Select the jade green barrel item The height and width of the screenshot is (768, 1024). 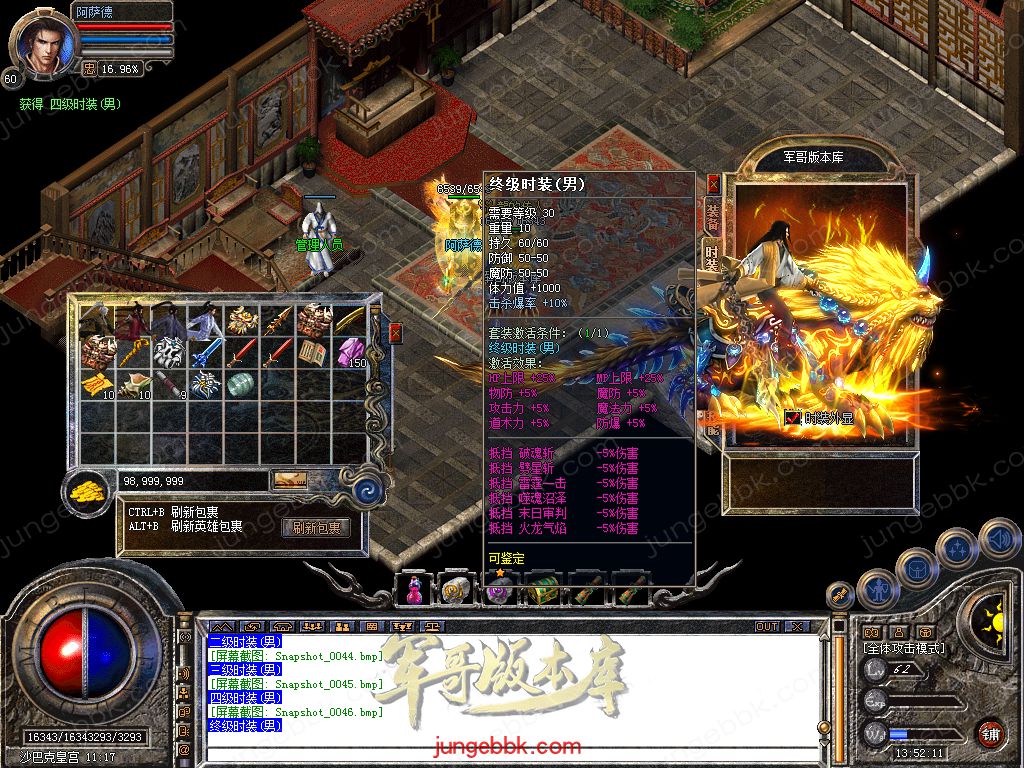pos(241,384)
